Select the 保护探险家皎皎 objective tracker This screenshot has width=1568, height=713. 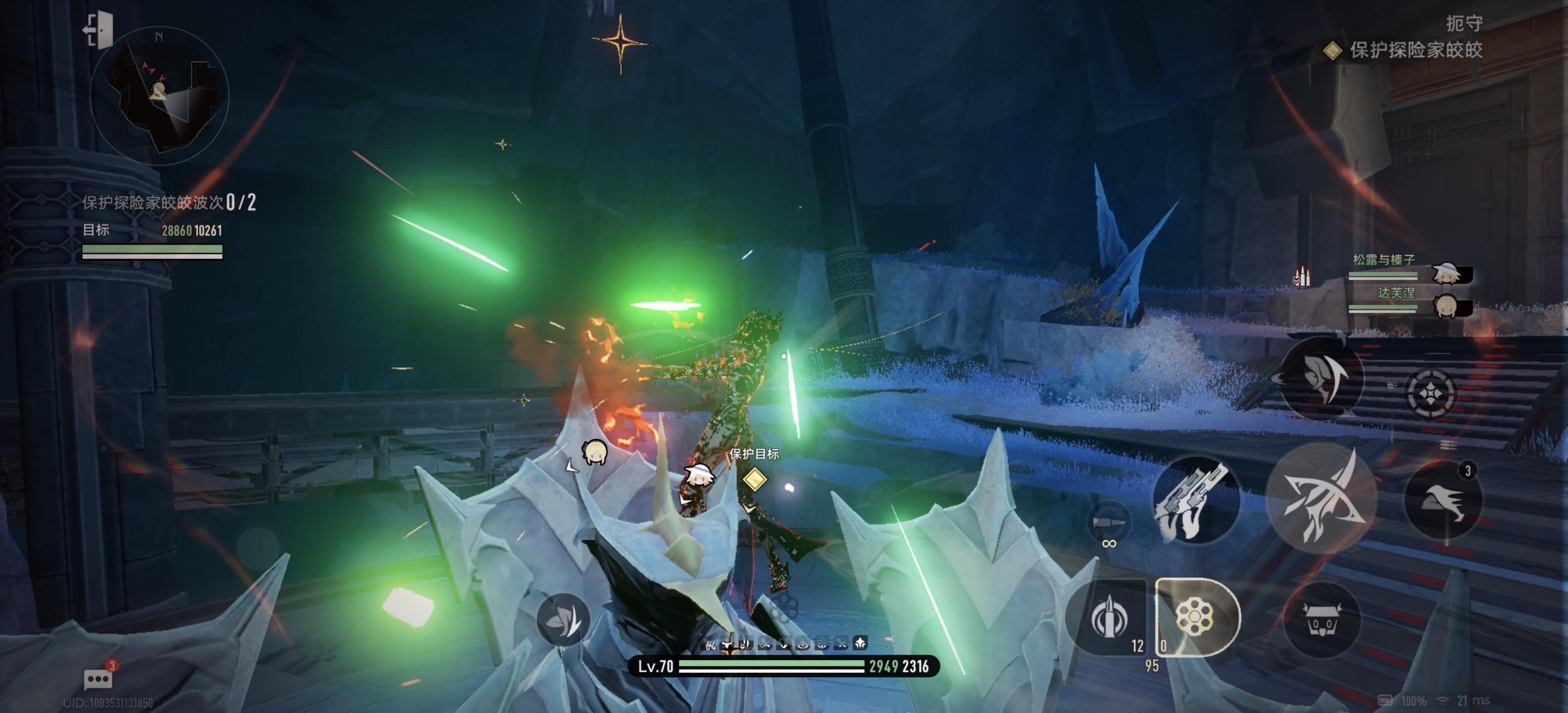coord(1406,50)
